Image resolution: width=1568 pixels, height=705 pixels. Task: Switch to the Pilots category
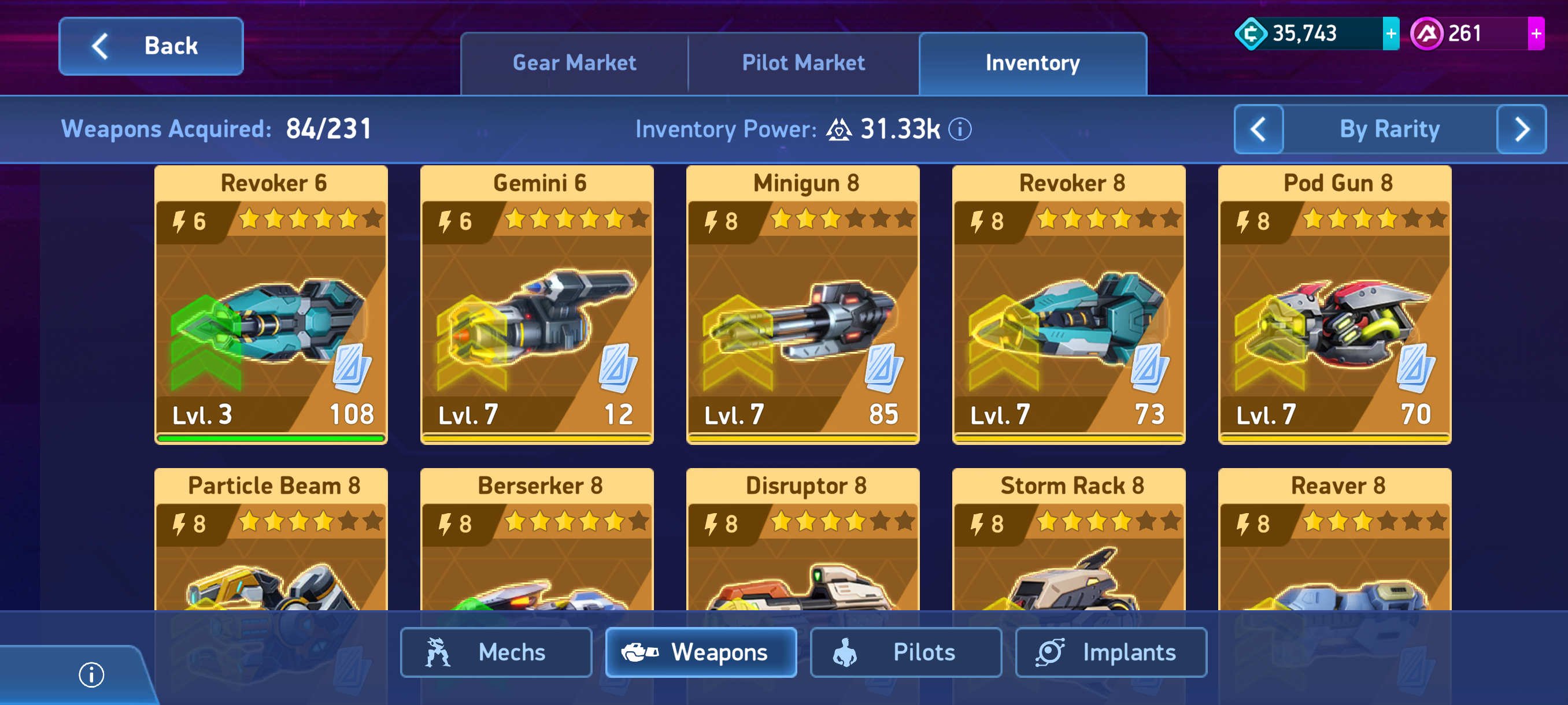[x=905, y=652]
